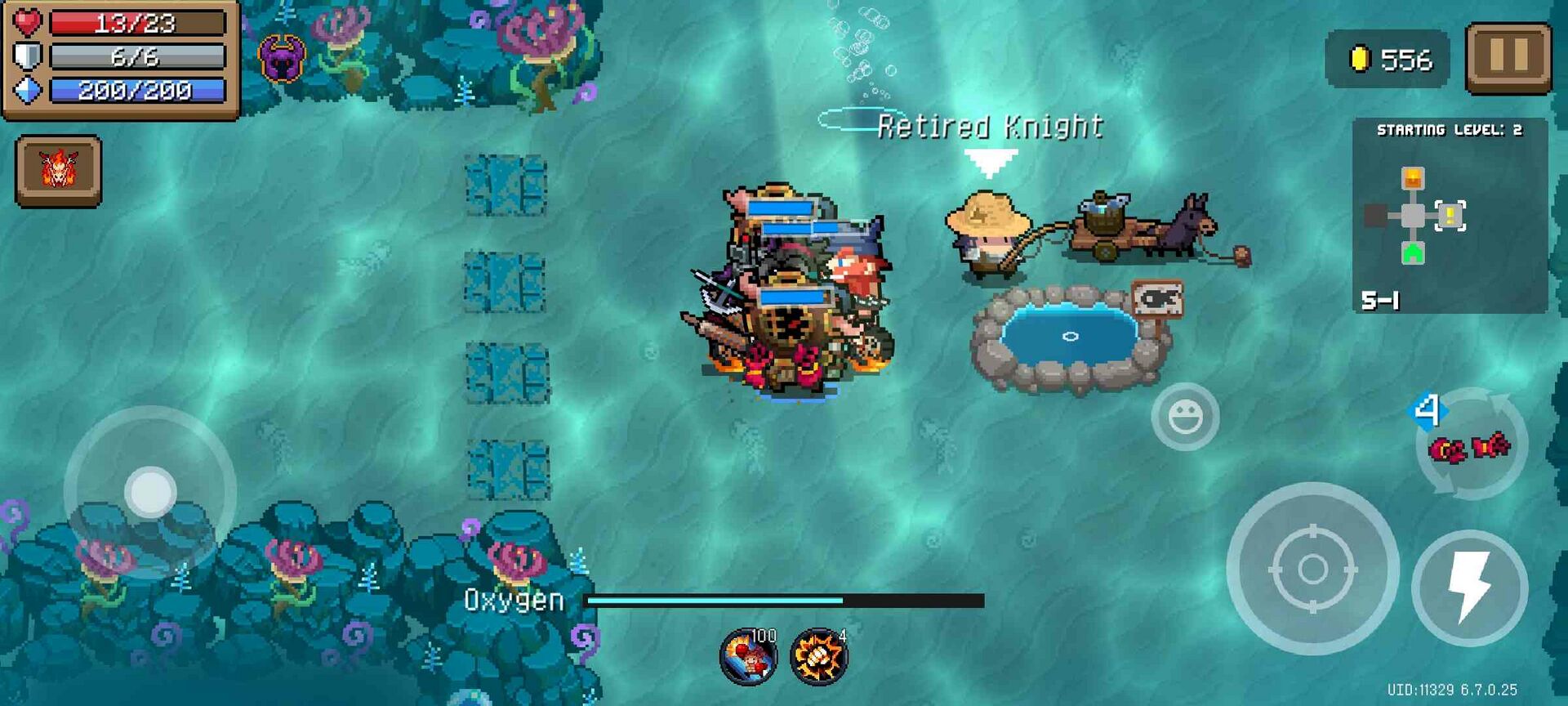Open the dungeon minimap
Image resolution: width=1568 pixels, height=706 pixels.
[1449, 216]
